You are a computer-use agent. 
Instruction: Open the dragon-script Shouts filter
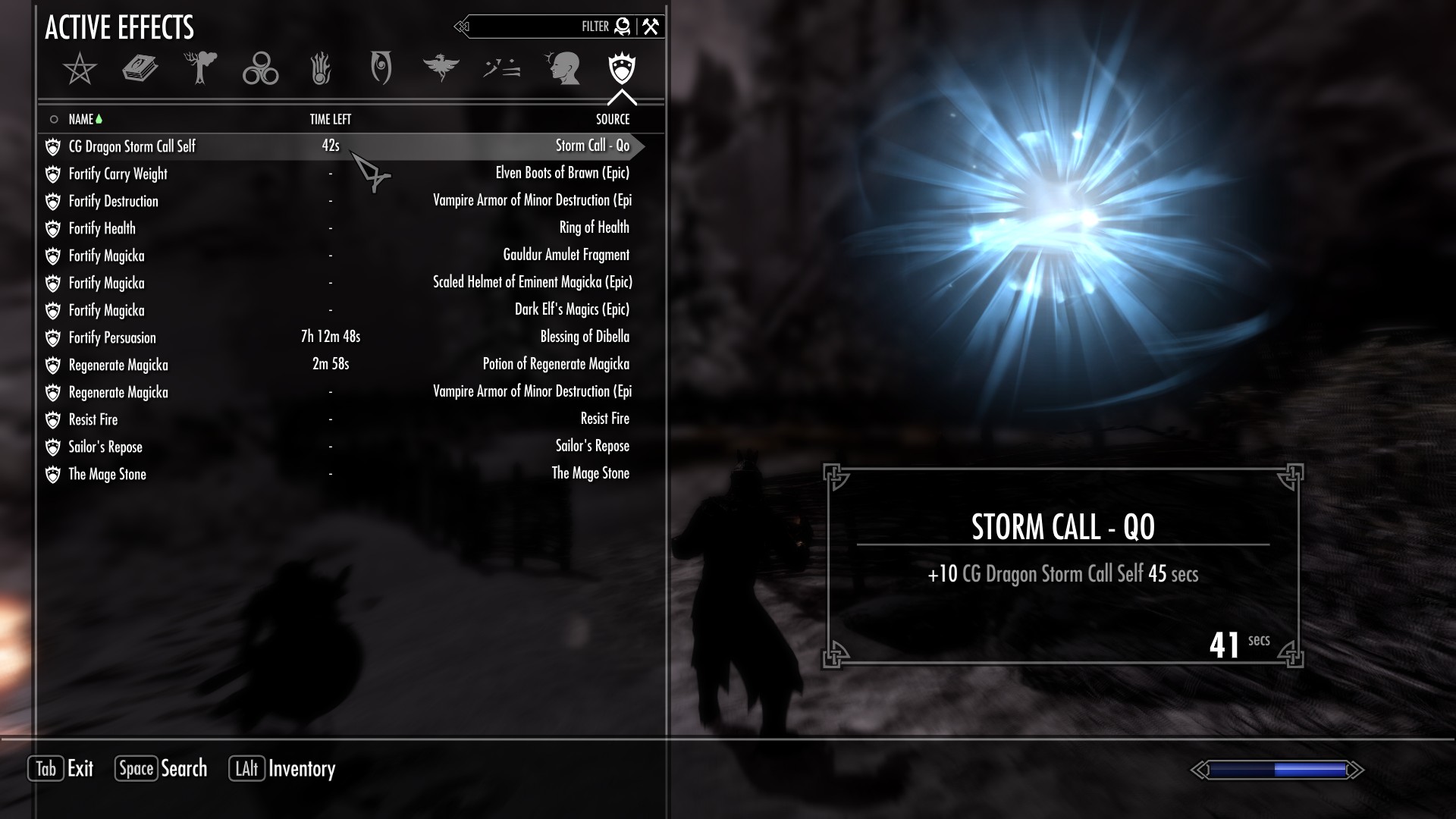502,69
